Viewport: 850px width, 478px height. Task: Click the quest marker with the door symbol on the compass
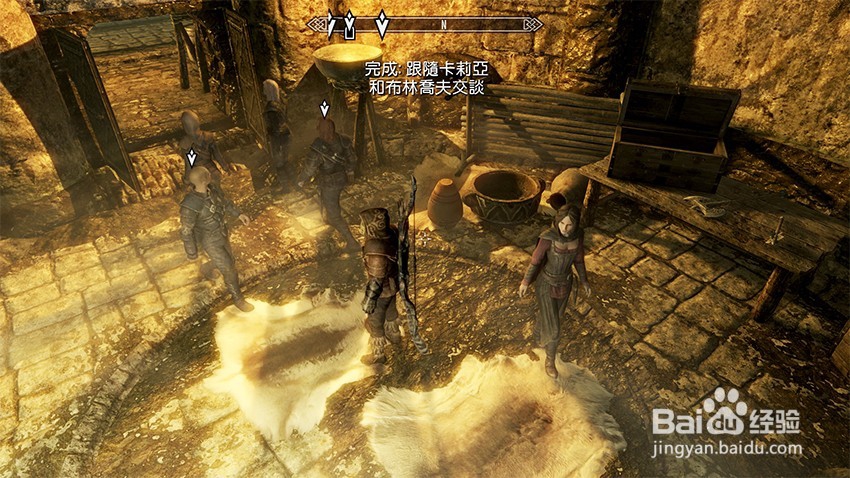[350, 25]
